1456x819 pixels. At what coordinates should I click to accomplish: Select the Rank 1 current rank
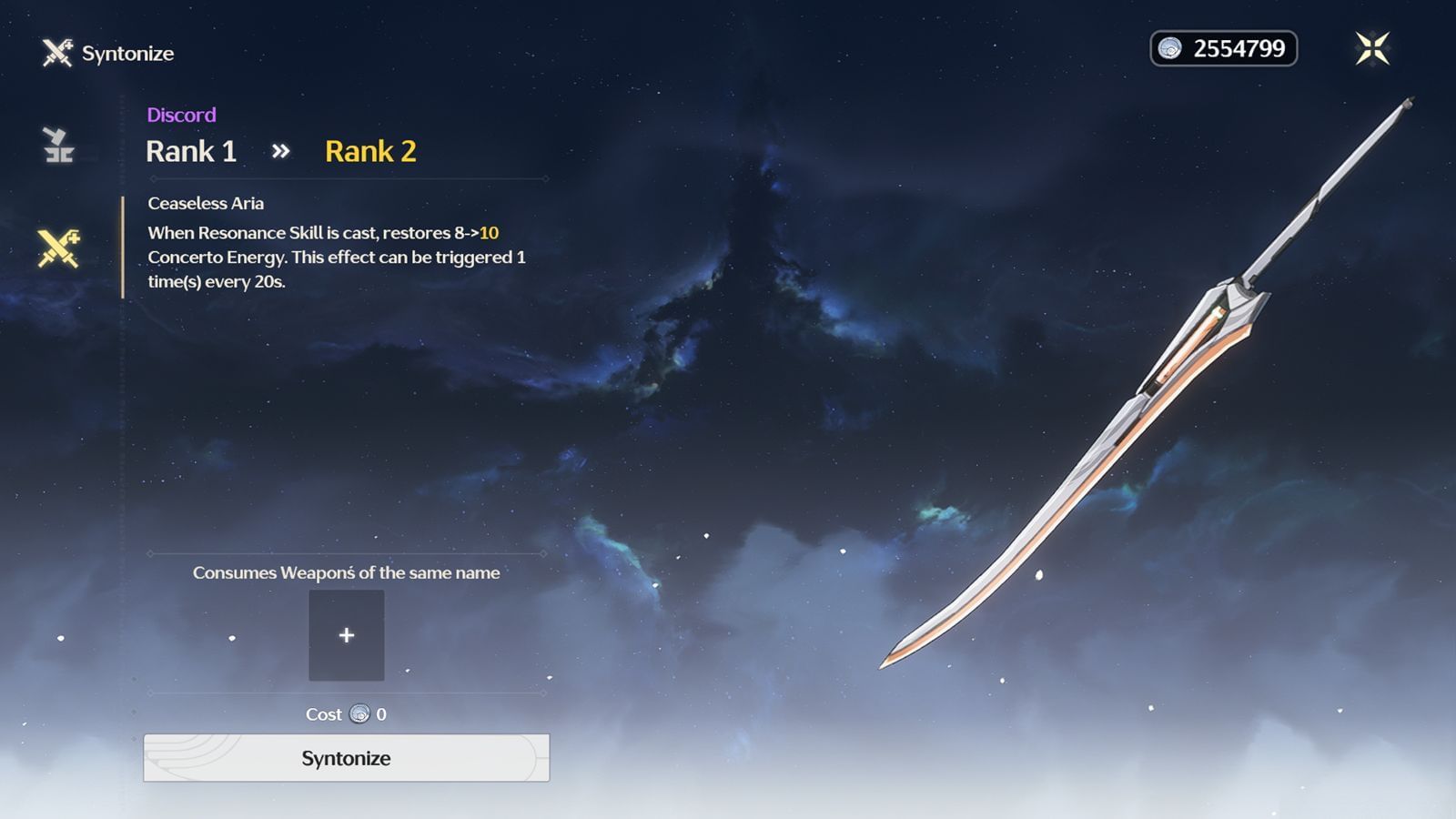pyautogui.click(x=190, y=150)
